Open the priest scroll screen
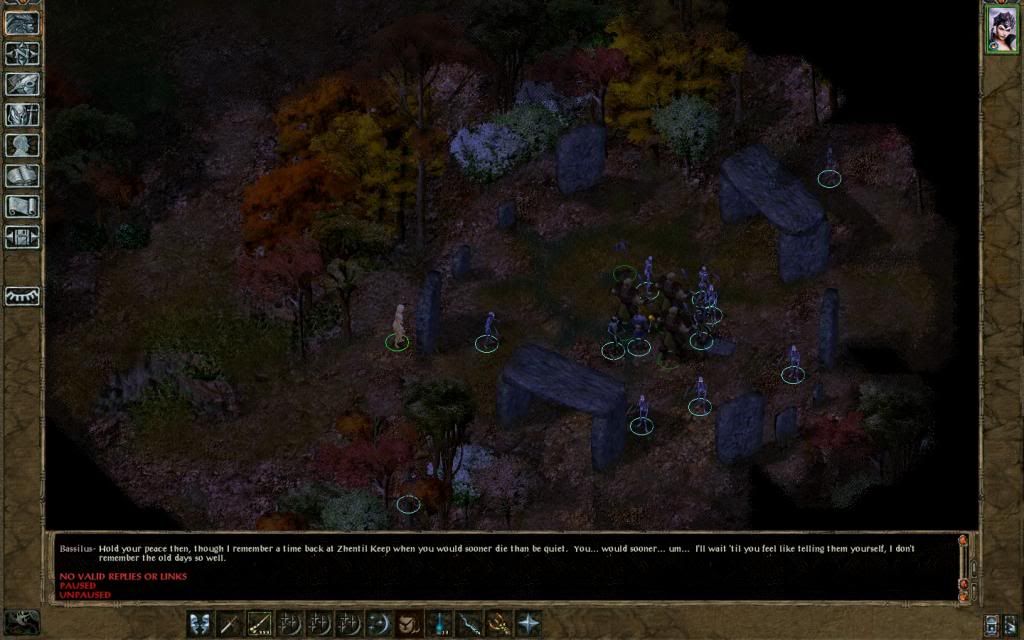Screen dimensions: 1024x640 click(22, 206)
